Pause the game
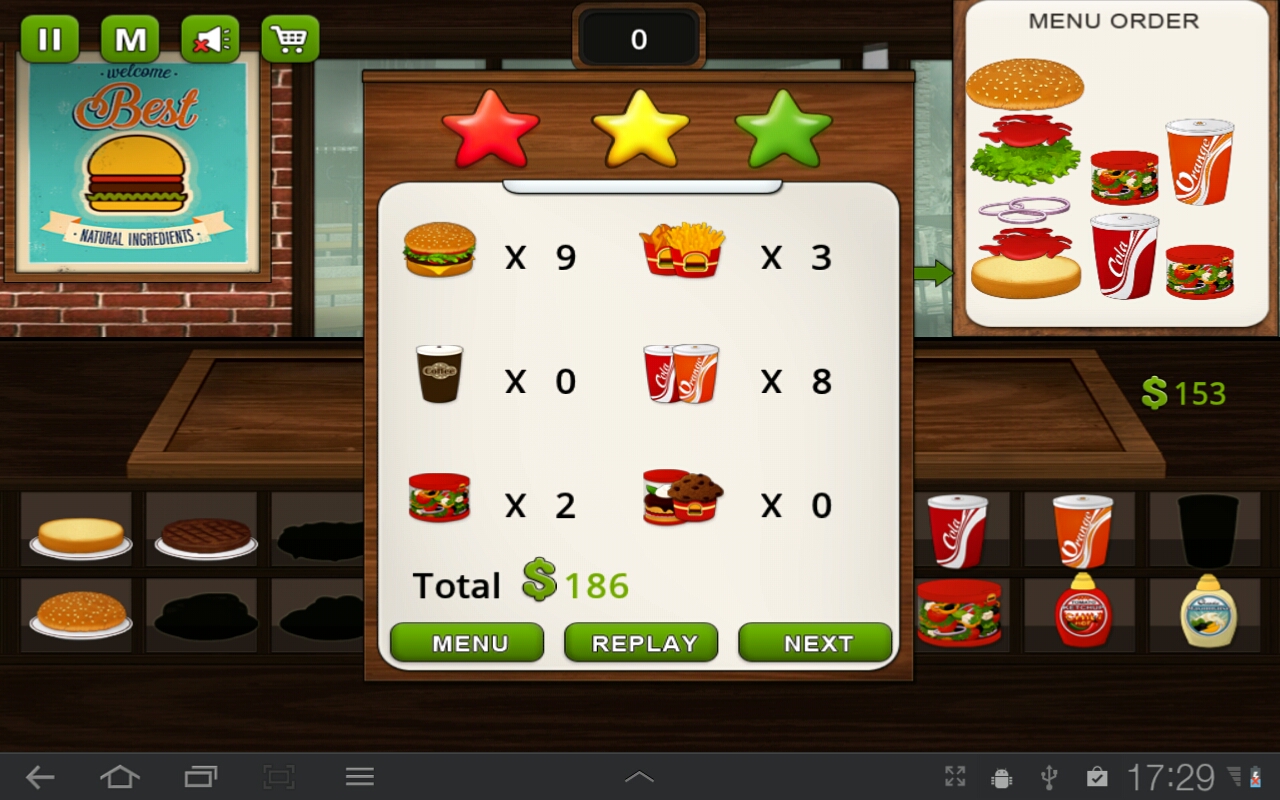1280x800 pixels. coord(49,39)
